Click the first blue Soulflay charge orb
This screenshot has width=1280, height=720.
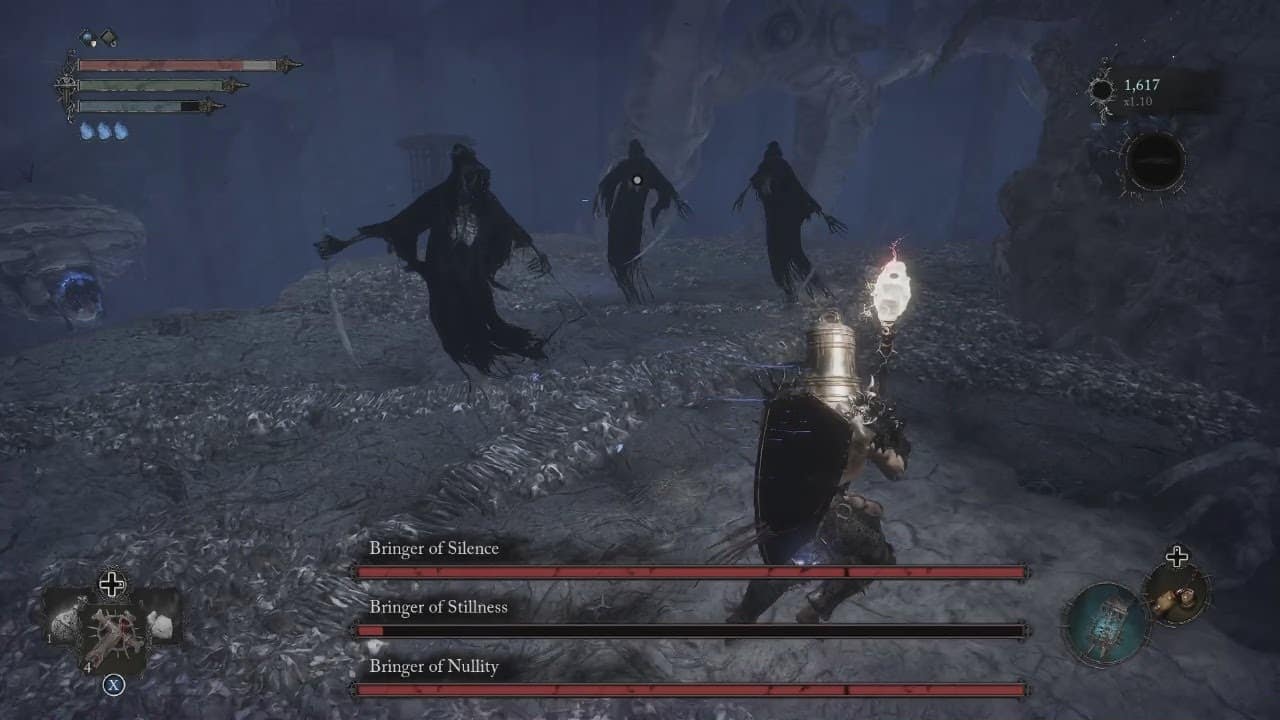pyautogui.click(x=86, y=130)
